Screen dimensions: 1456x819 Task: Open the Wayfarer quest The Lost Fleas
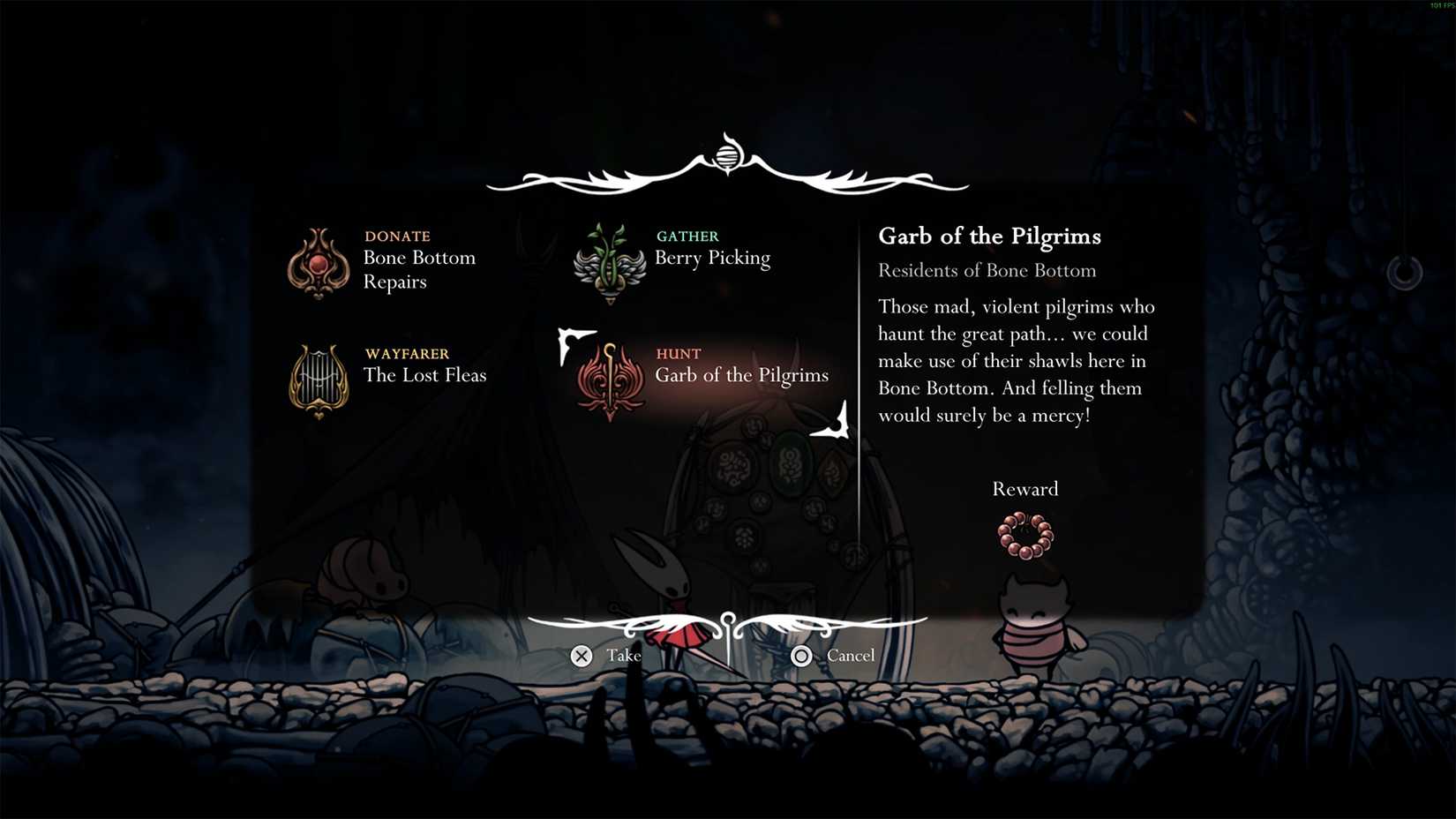(426, 375)
